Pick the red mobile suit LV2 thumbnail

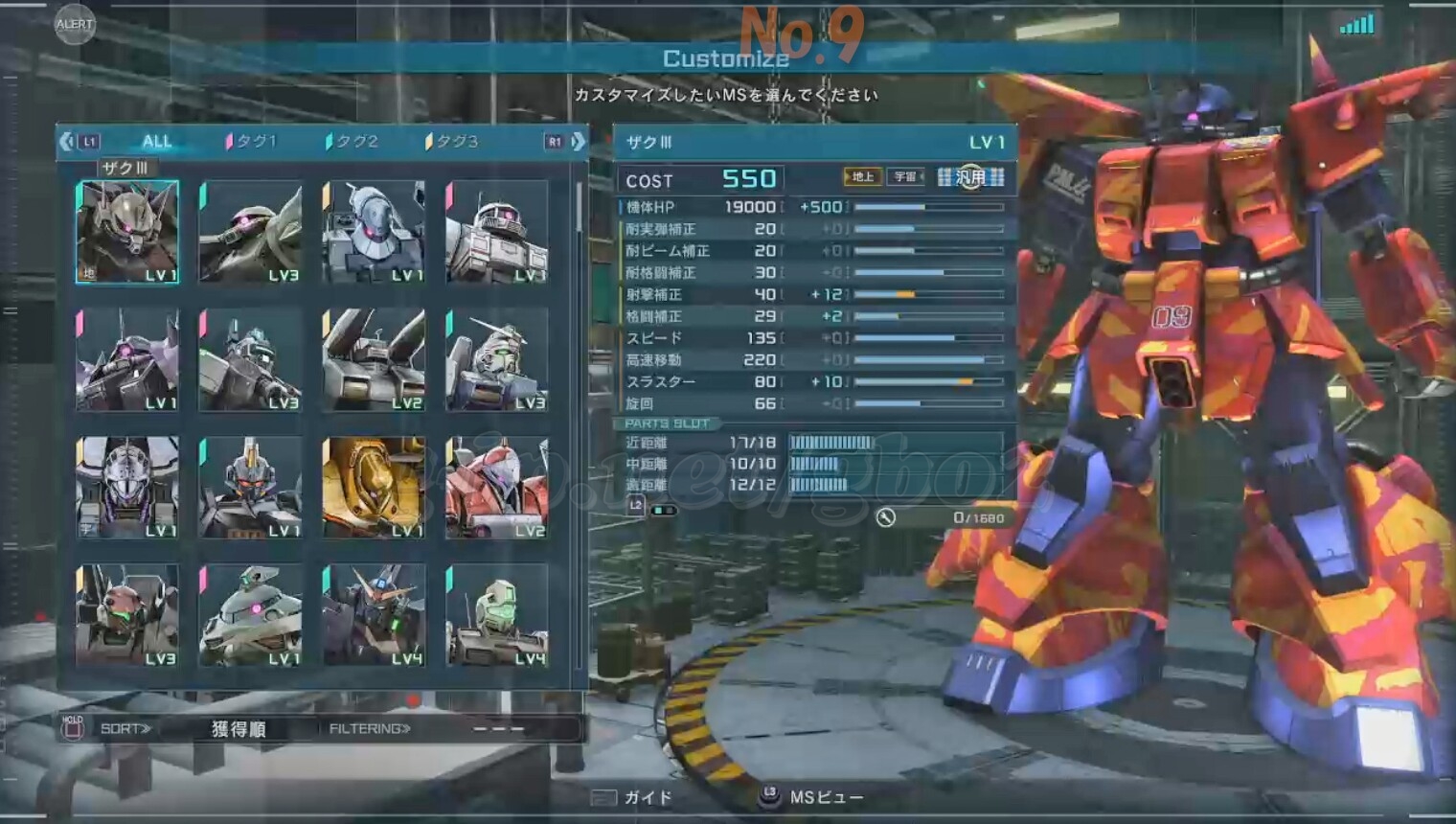point(496,487)
